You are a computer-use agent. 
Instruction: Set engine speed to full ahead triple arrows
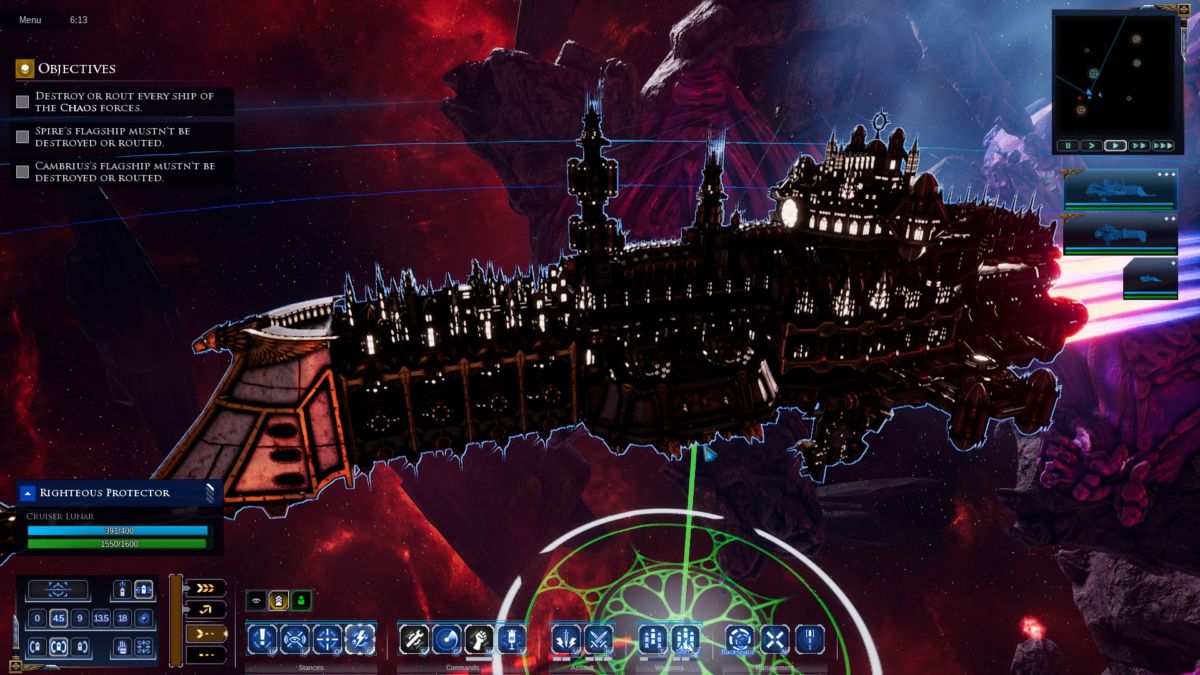point(205,589)
